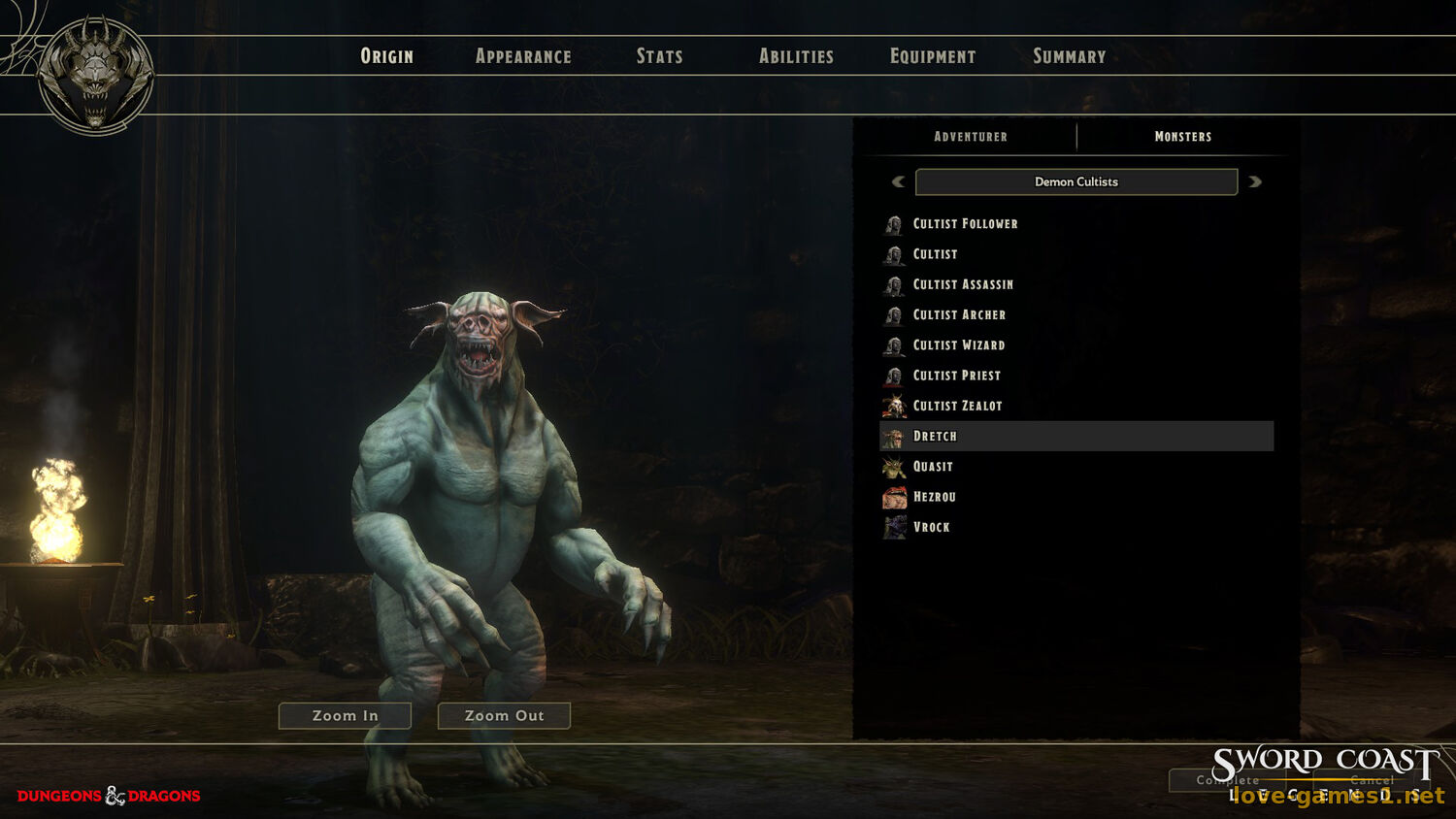Choose Cultist Follower from the list

965,224
